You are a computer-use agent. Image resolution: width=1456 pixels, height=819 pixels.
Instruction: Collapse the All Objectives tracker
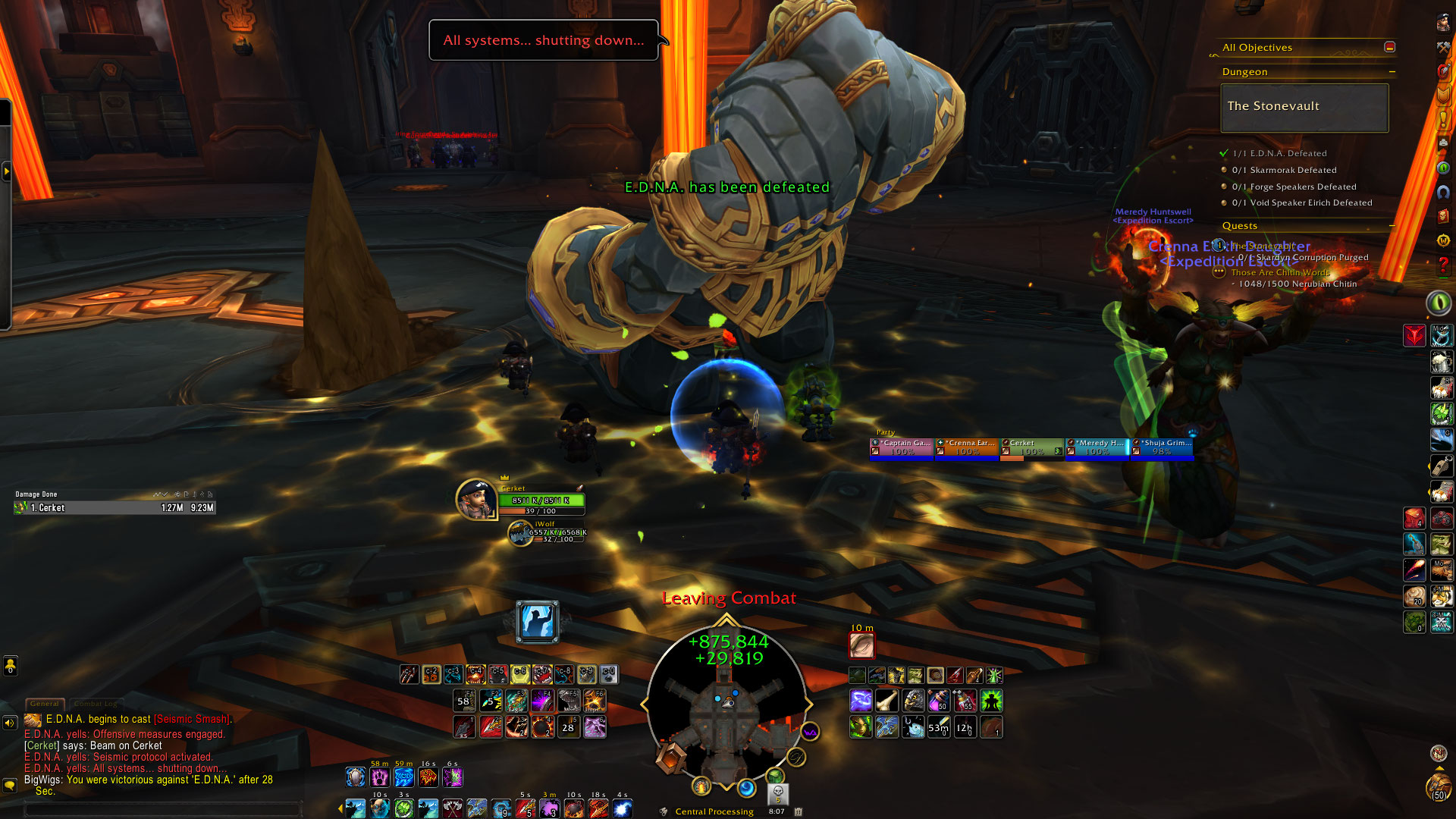click(1389, 47)
